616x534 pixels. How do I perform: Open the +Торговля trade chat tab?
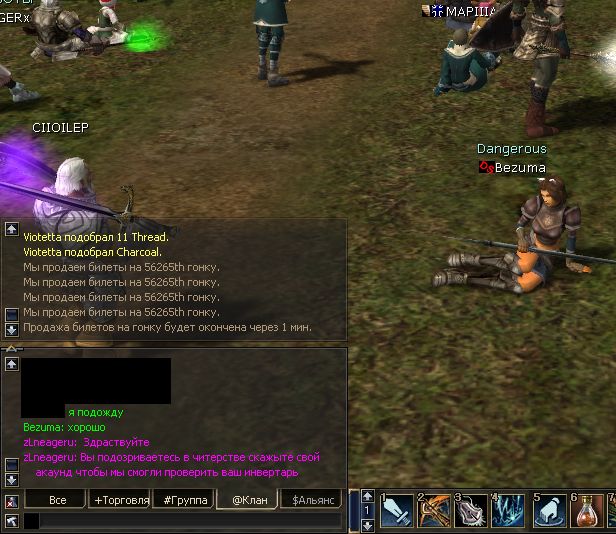121,499
